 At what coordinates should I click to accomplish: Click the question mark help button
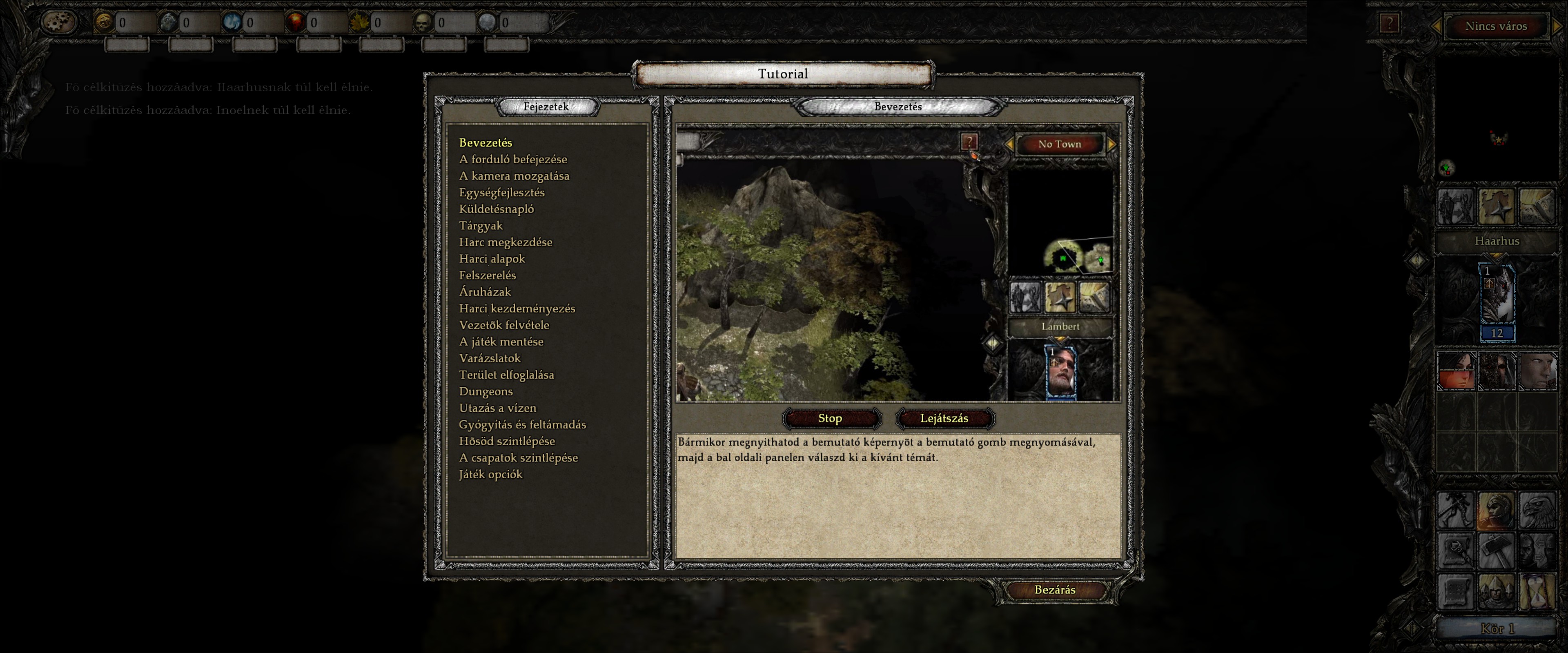click(1389, 24)
